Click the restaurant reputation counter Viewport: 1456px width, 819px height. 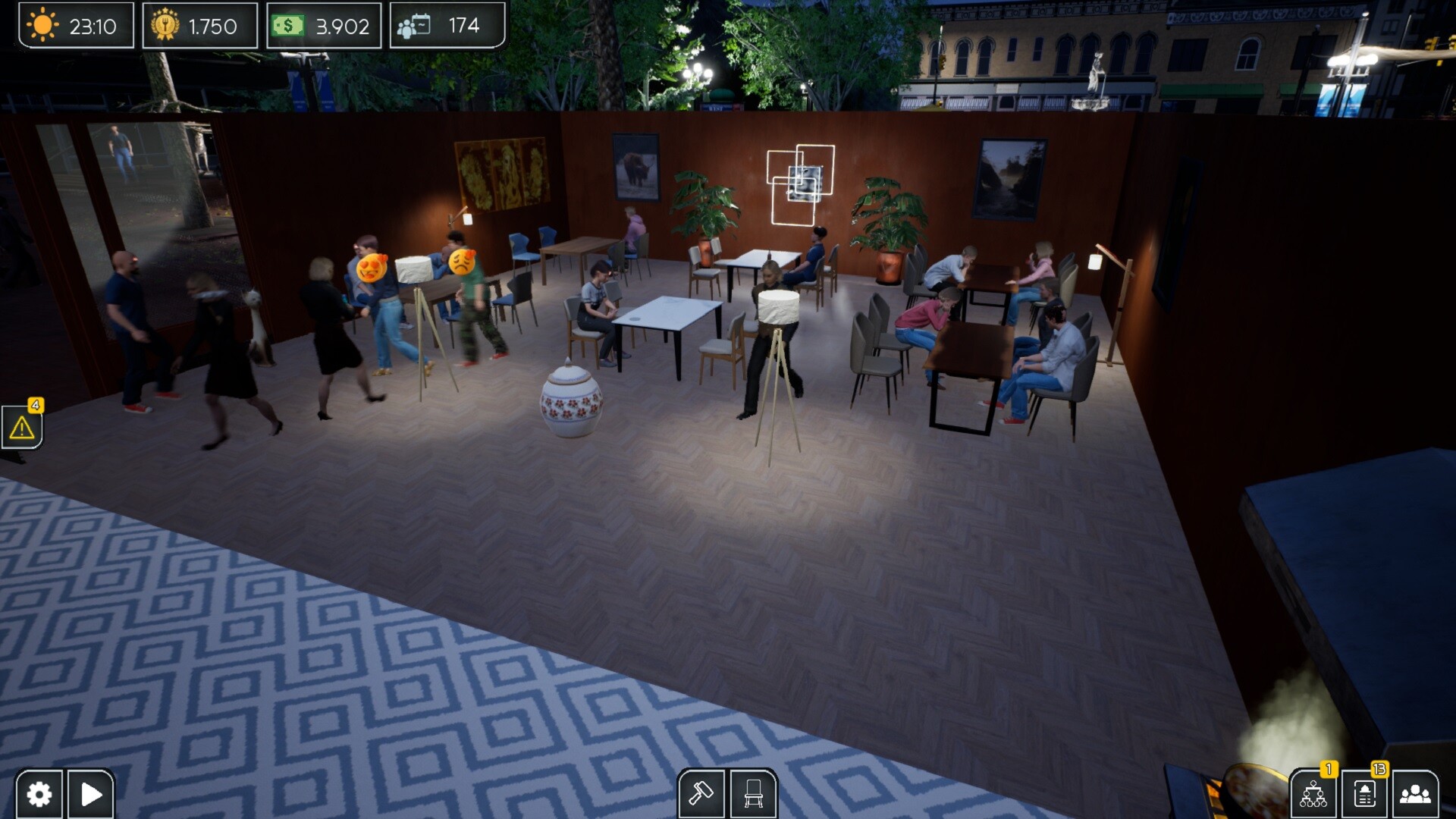[x=199, y=26]
